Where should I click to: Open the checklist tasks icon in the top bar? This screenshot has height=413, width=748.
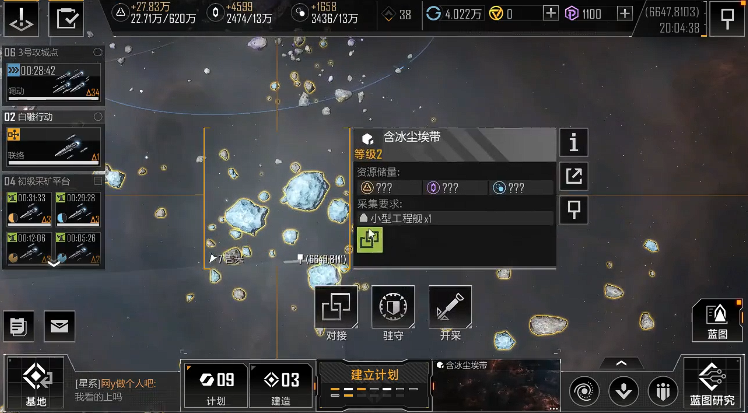pos(68,17)
